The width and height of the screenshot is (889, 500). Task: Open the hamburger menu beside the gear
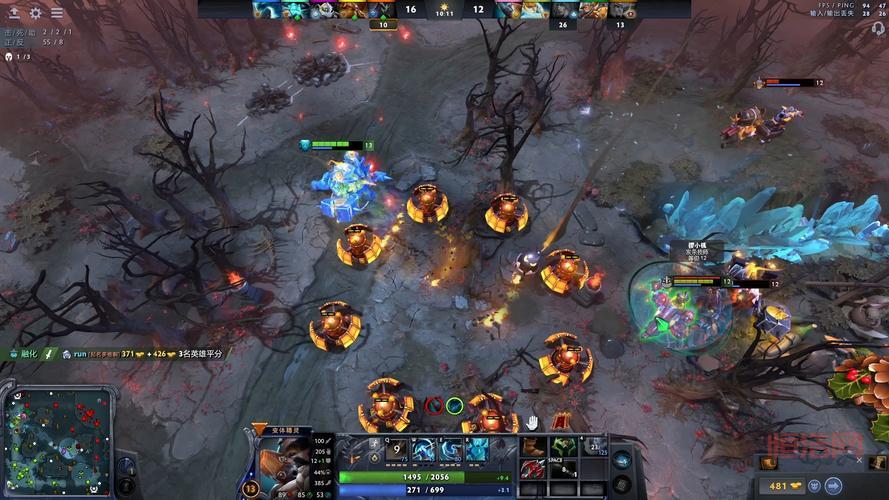(57, 13)
